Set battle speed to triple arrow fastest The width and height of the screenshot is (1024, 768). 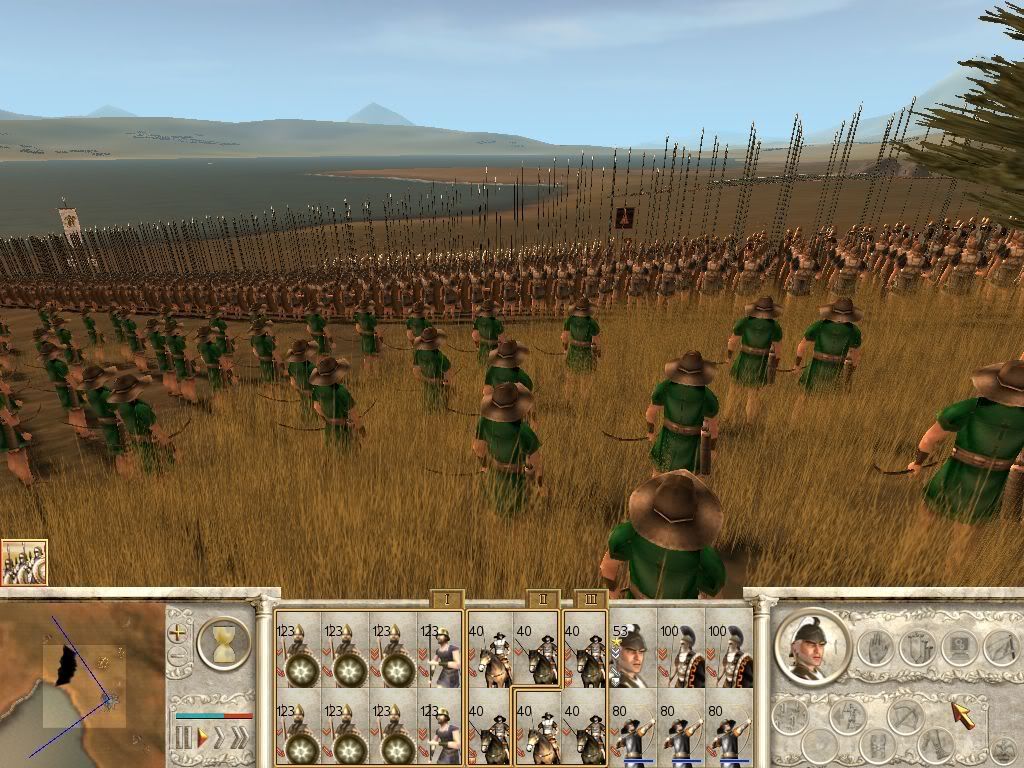pyautogui.click(x=239, y=739)
